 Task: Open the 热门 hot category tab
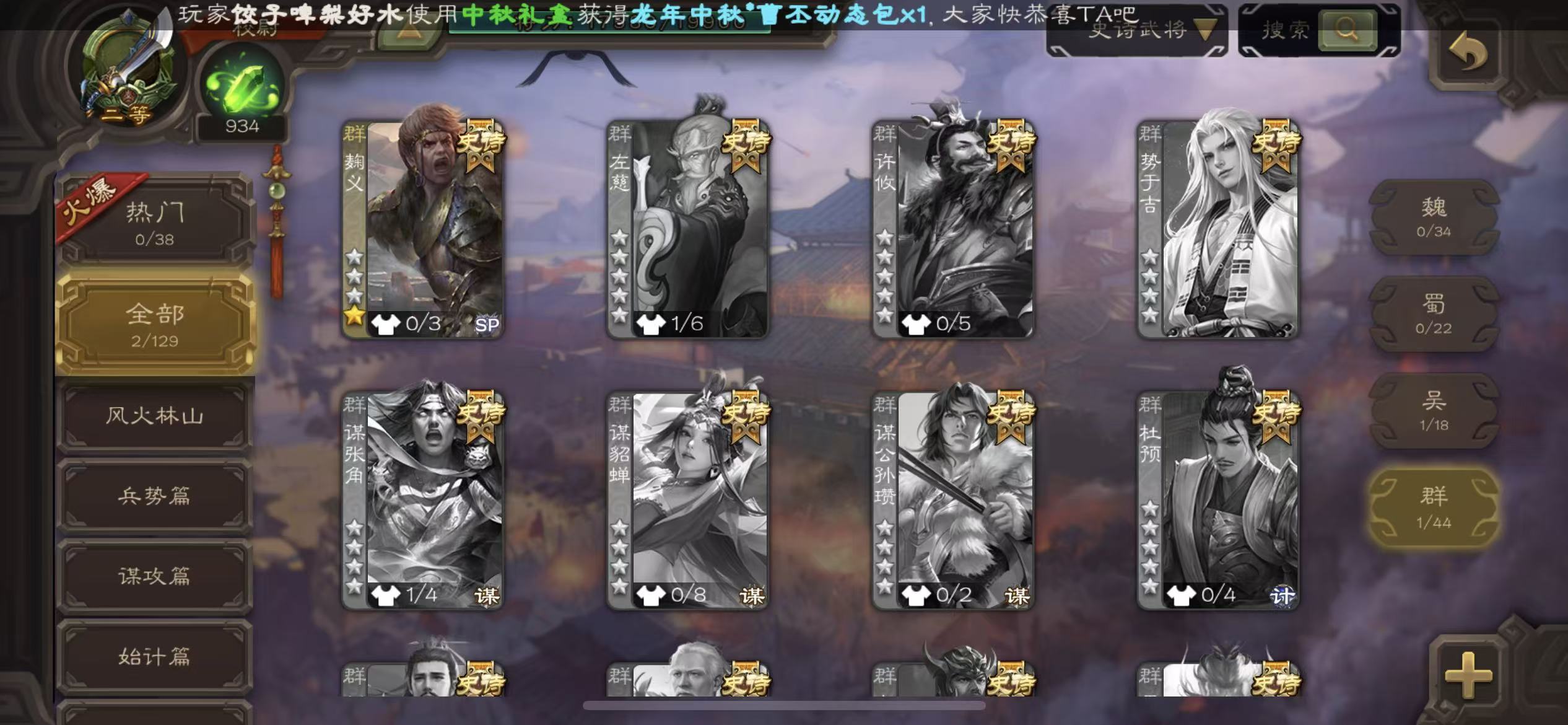tap(155, 222)
